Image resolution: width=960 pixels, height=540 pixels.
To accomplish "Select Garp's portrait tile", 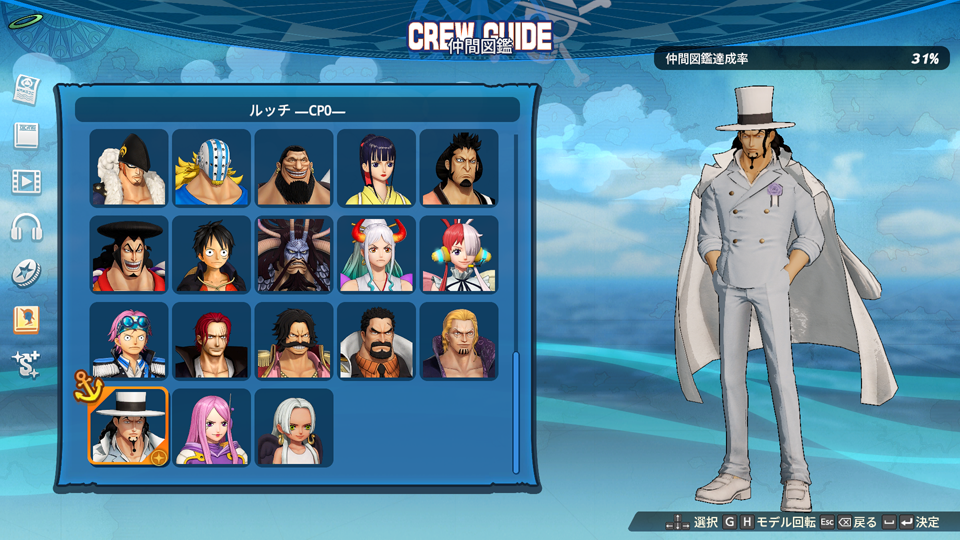I will pos(376,342).
